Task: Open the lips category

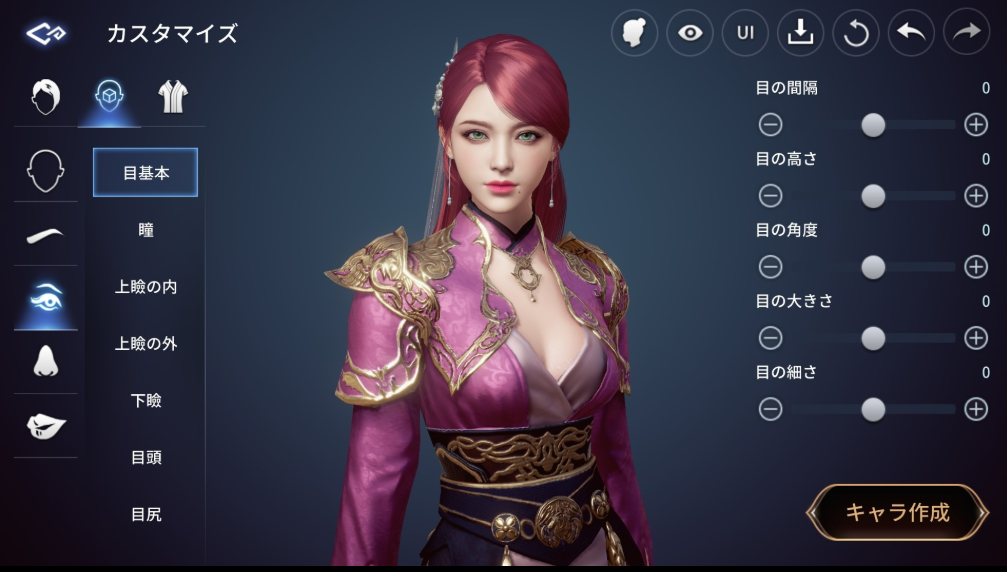Action: point(46,426)
